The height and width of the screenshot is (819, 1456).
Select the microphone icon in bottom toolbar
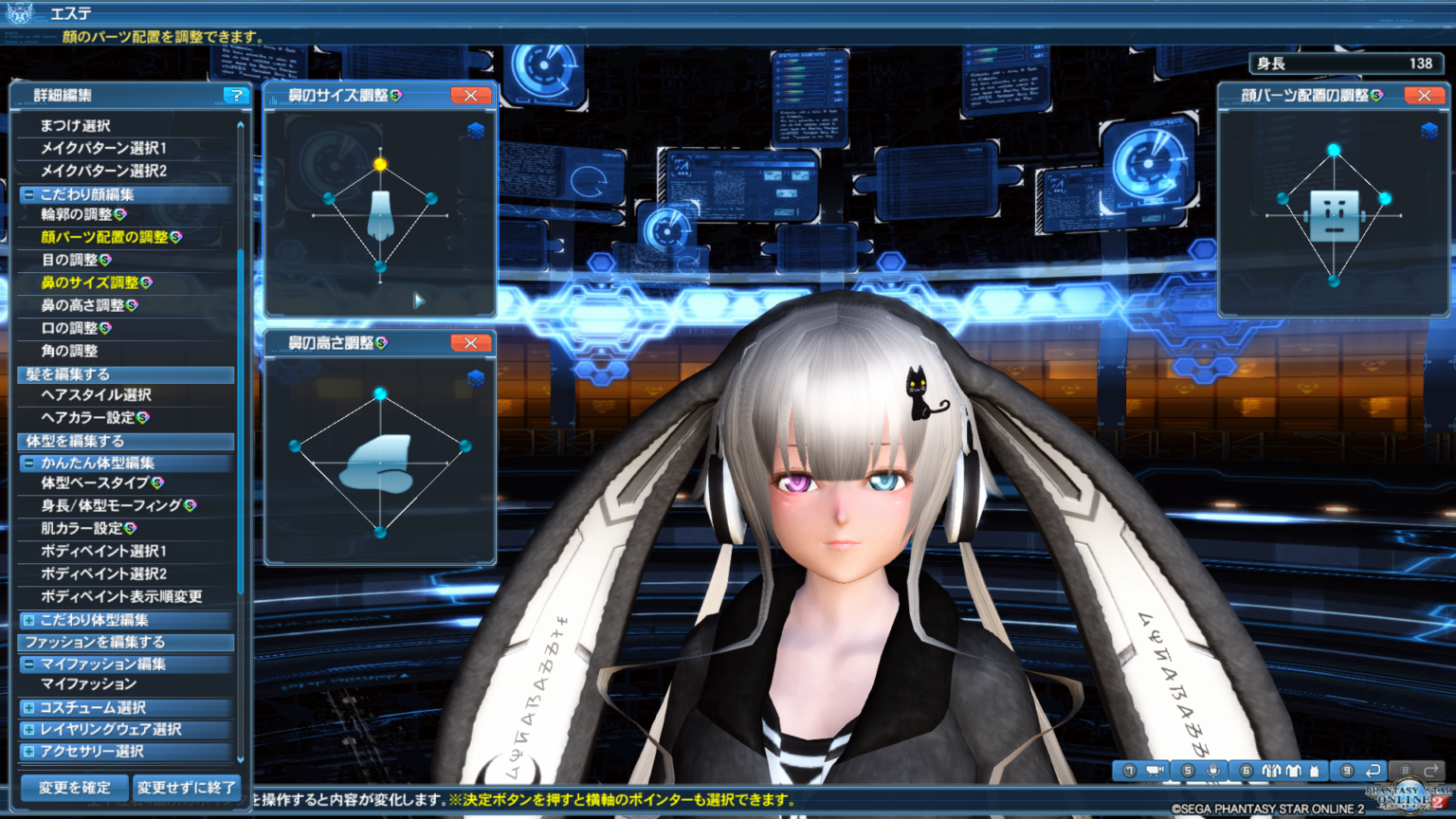click(1213, 771)
